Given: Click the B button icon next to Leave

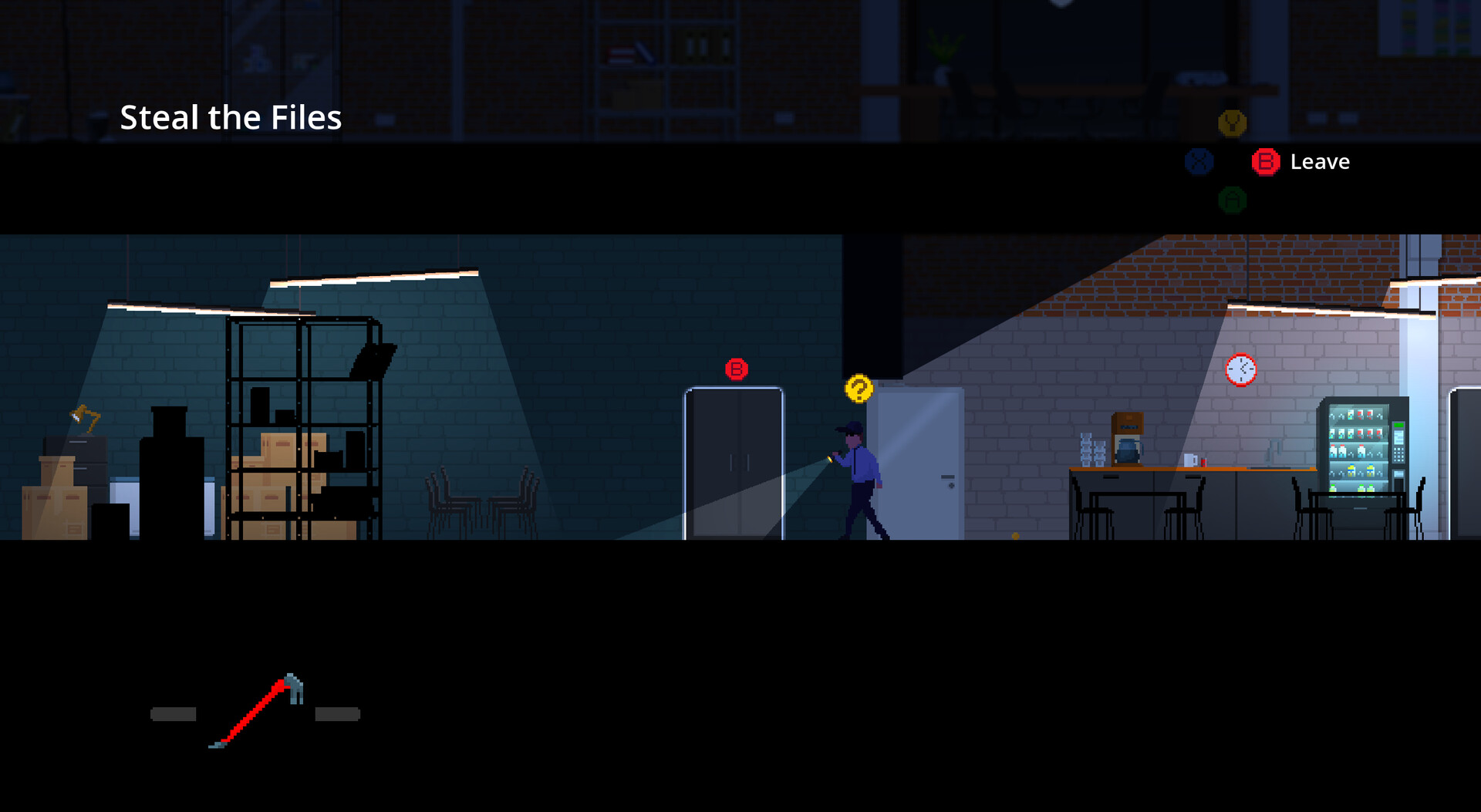Looking at the screenshot, I should 1265,162.
